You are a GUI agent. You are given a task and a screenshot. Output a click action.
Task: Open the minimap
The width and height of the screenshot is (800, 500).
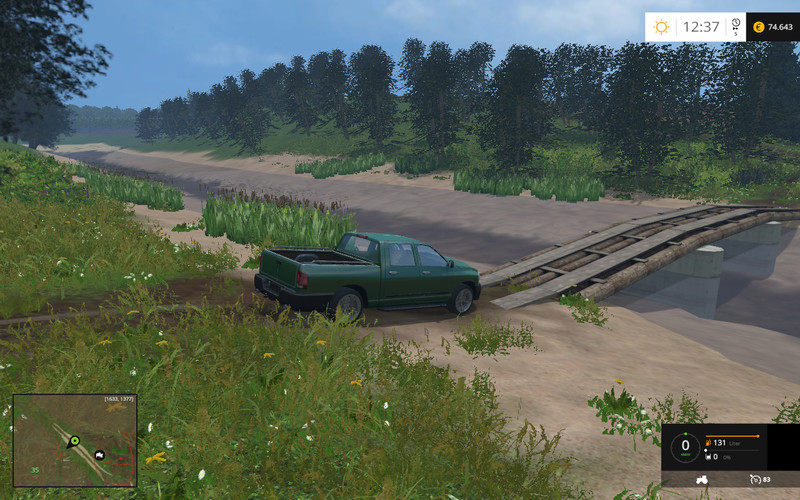pos(75,440)
